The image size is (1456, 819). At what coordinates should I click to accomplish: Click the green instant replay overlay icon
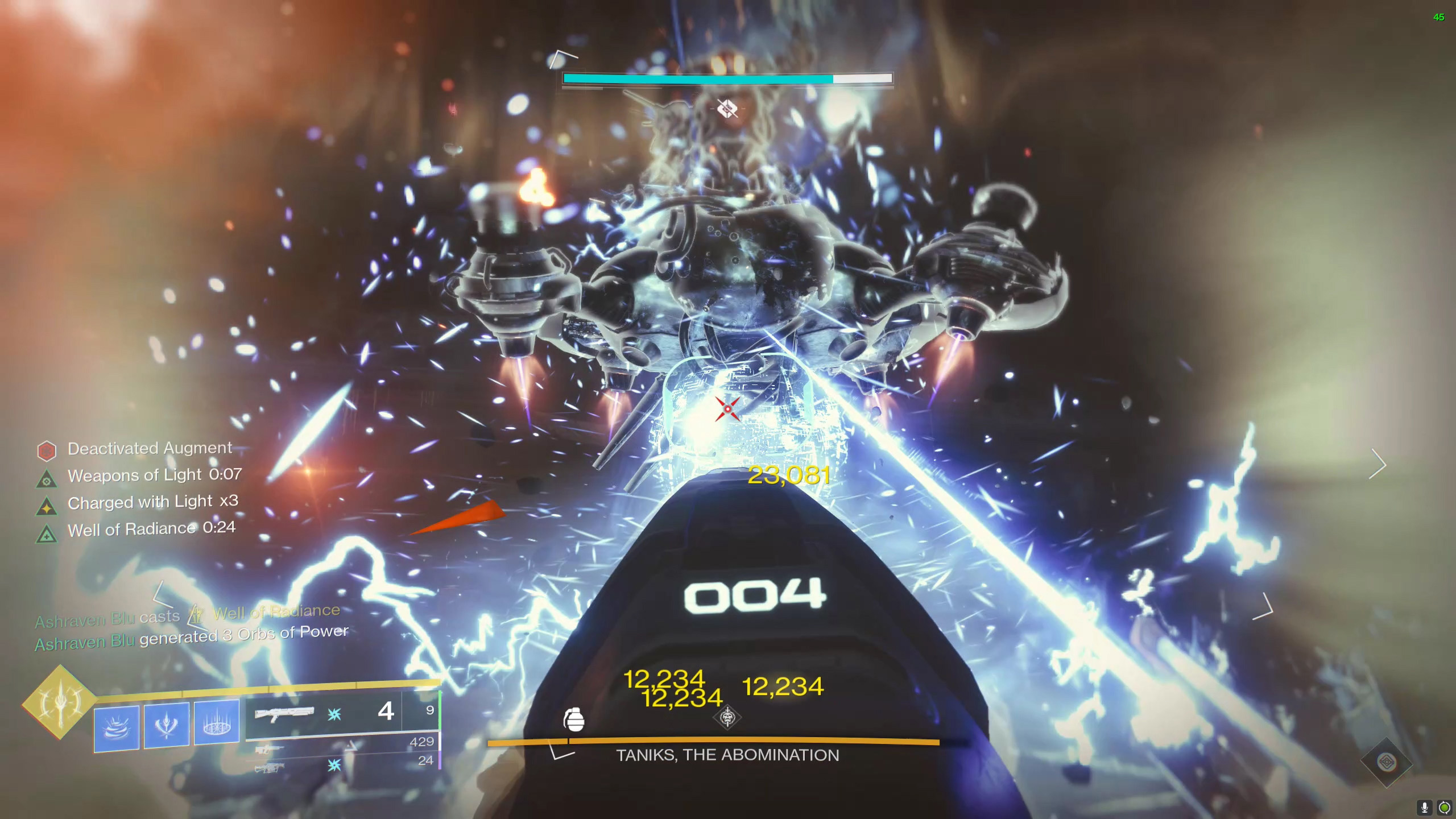(1444, 807)
